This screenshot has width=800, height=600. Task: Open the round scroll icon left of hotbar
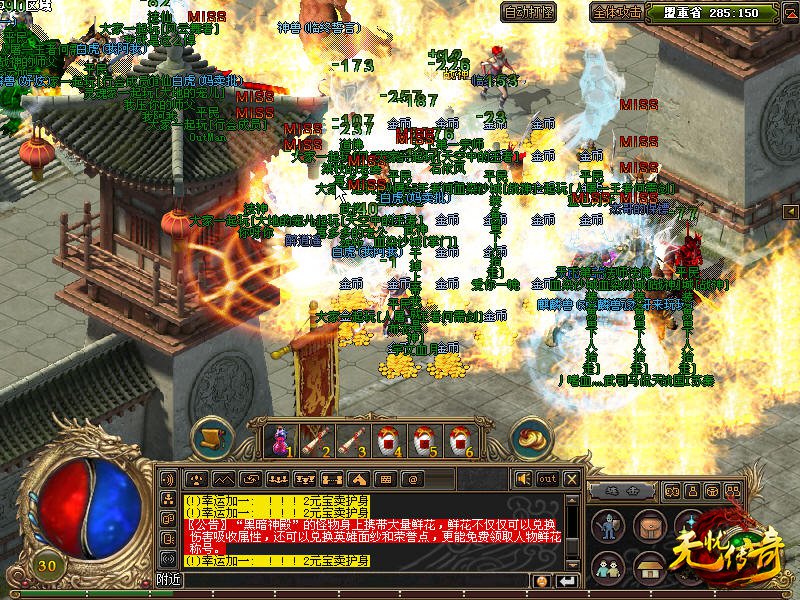[212, 439]
